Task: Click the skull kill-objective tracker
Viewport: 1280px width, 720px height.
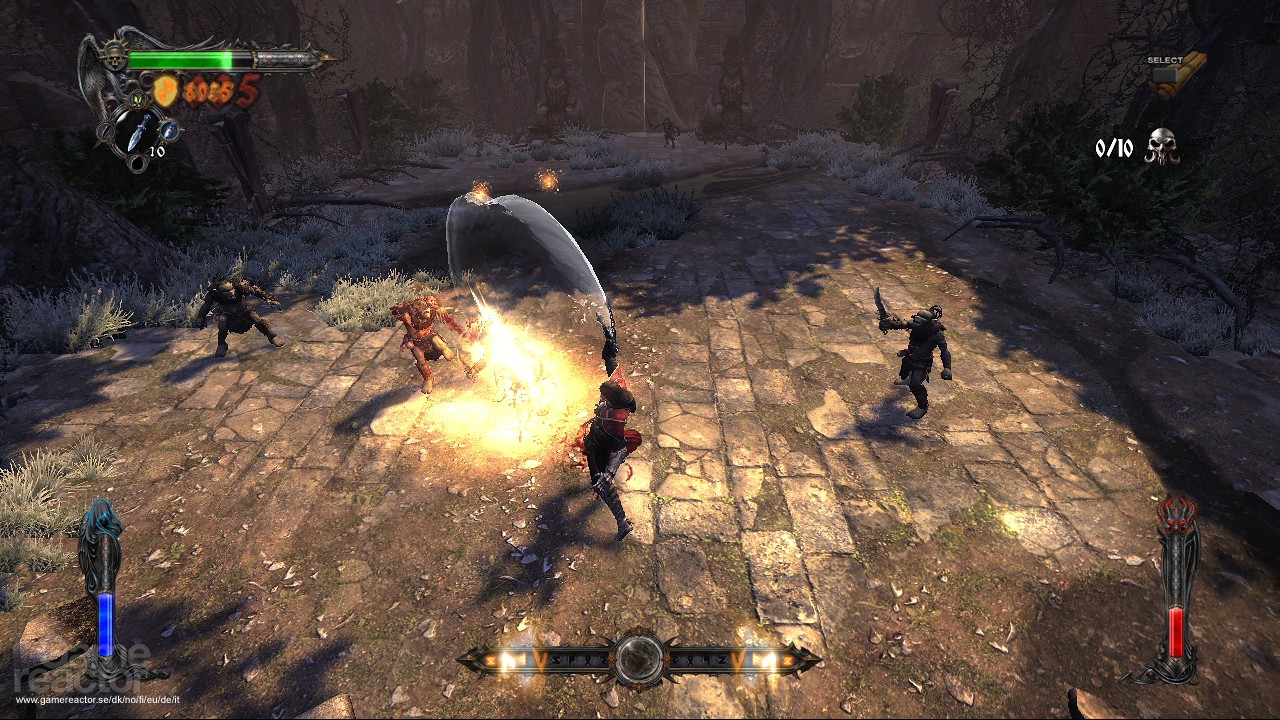Action: click(1161, 146)
